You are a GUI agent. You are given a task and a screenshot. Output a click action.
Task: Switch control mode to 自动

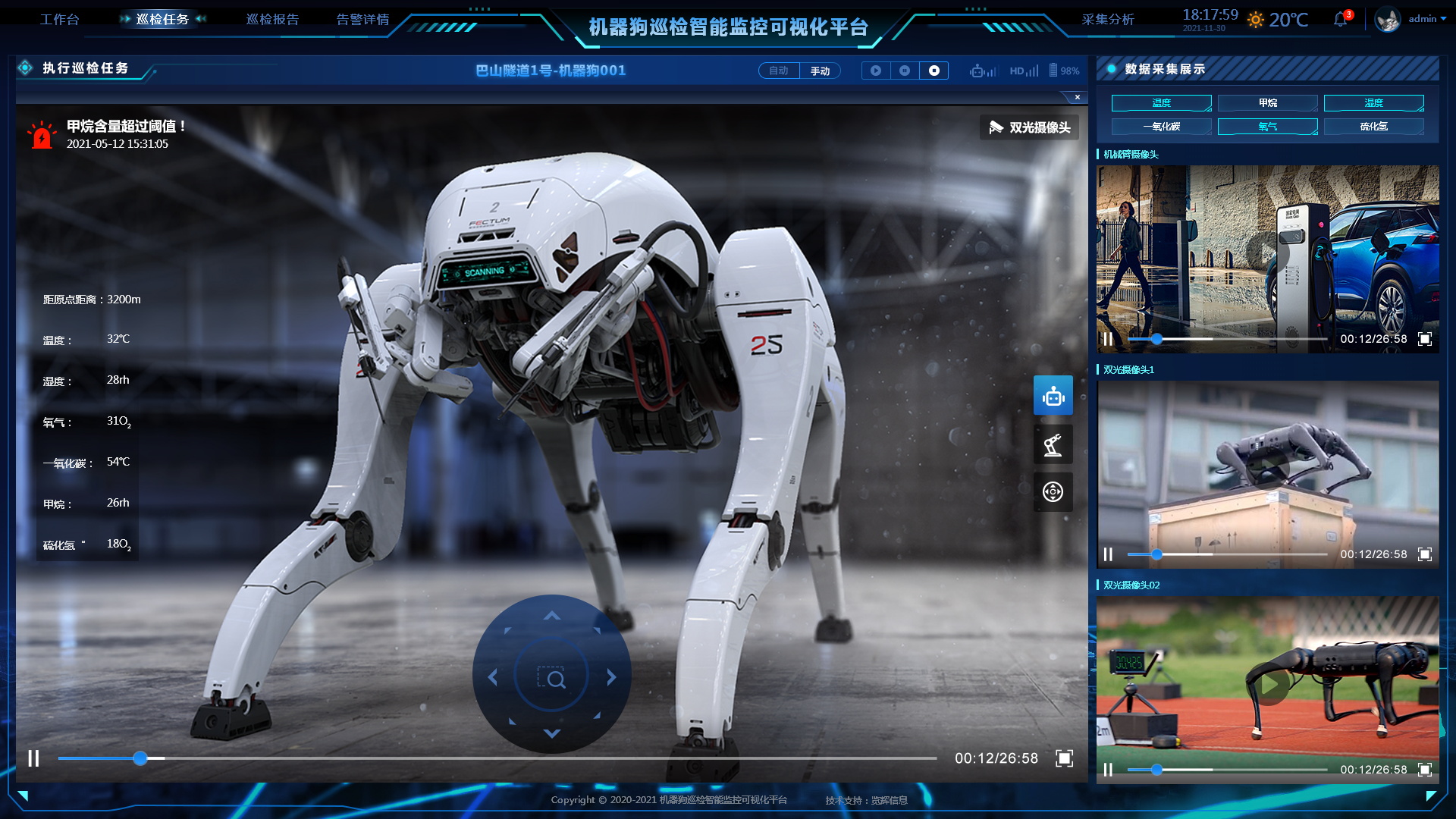pos(779,71)
